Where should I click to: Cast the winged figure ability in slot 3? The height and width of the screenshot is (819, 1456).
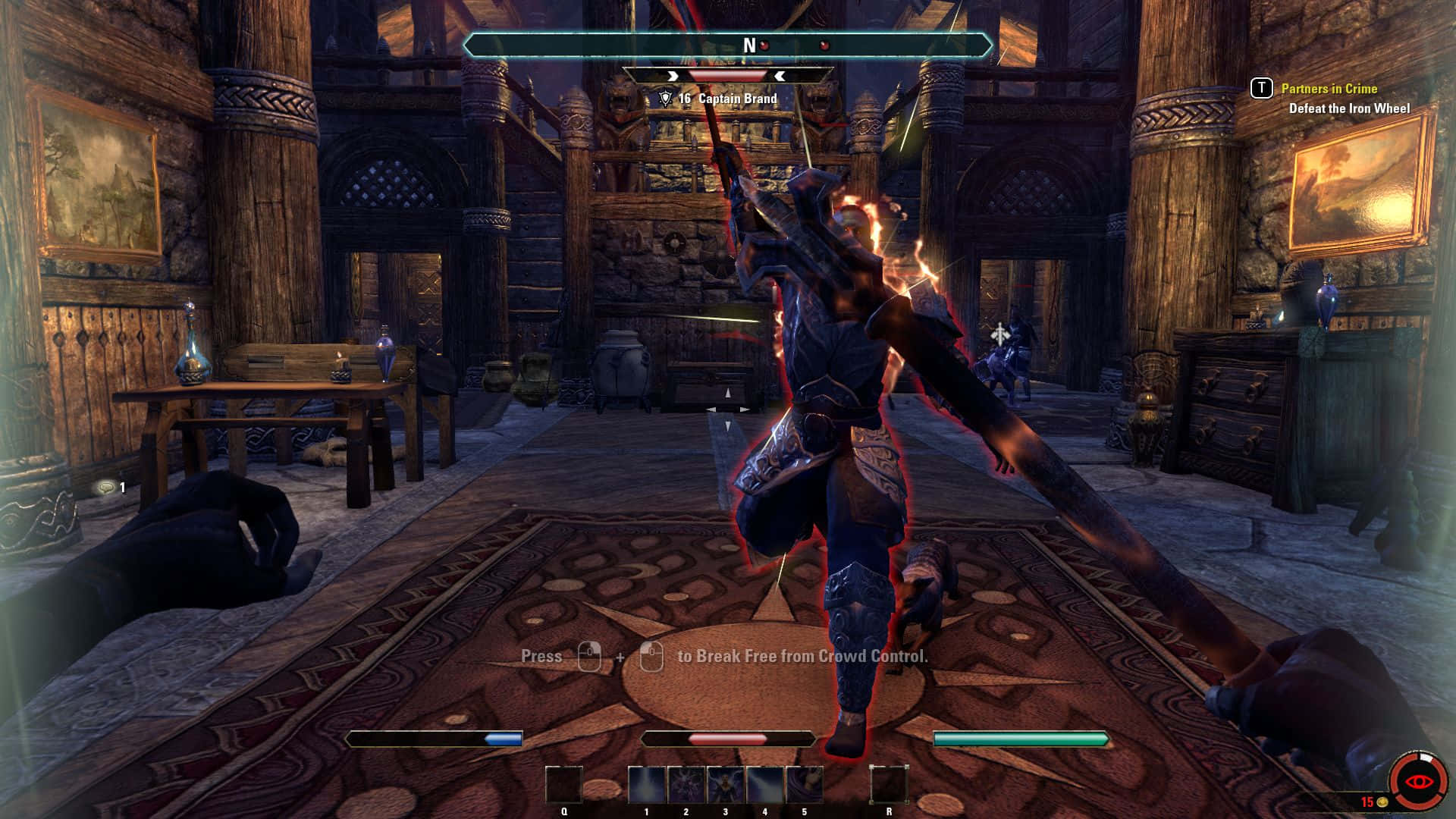(x=726, y=785)
